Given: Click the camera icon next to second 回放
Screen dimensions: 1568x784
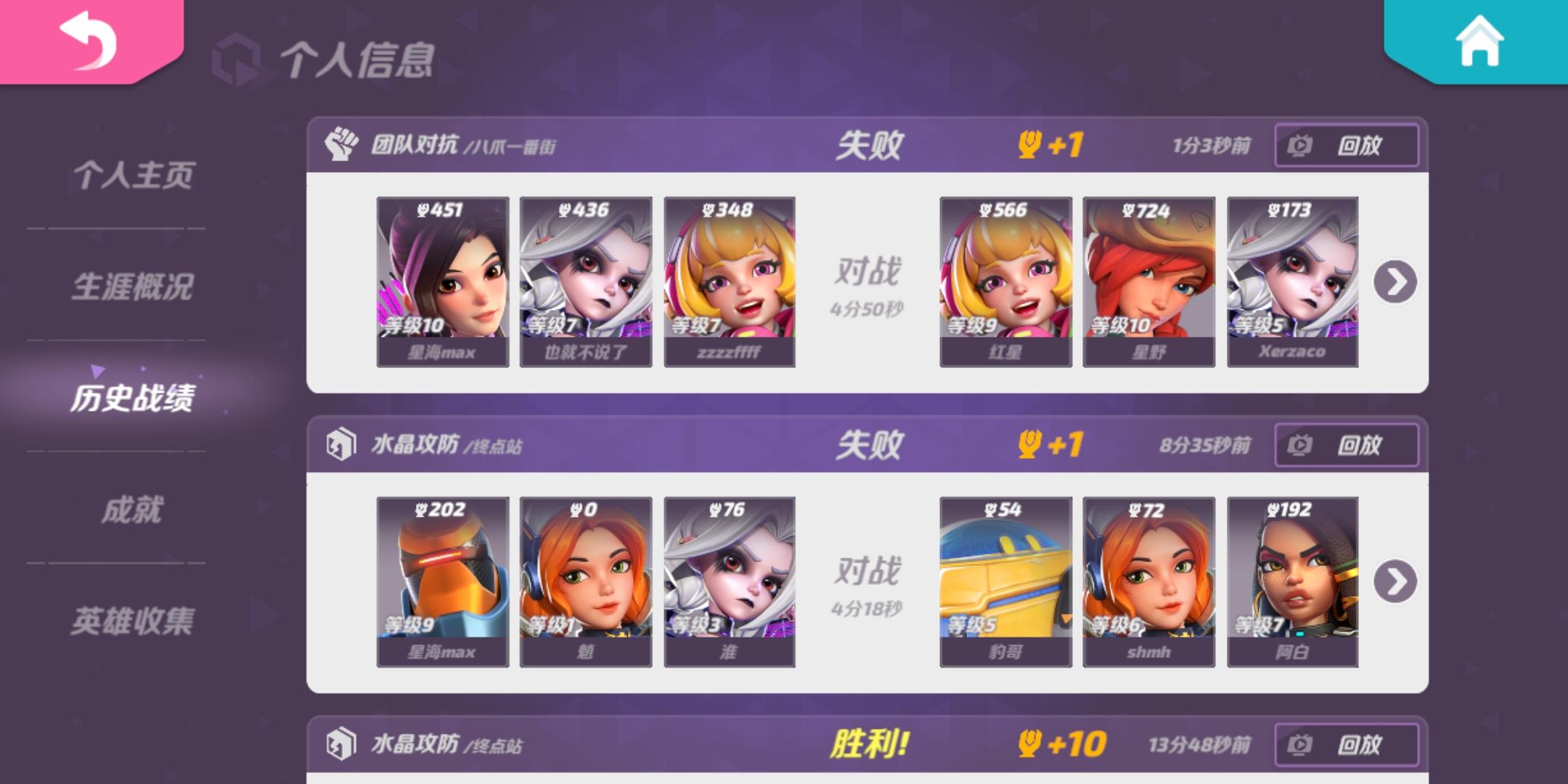Looking at the screenshot, I should point(1302,444).
